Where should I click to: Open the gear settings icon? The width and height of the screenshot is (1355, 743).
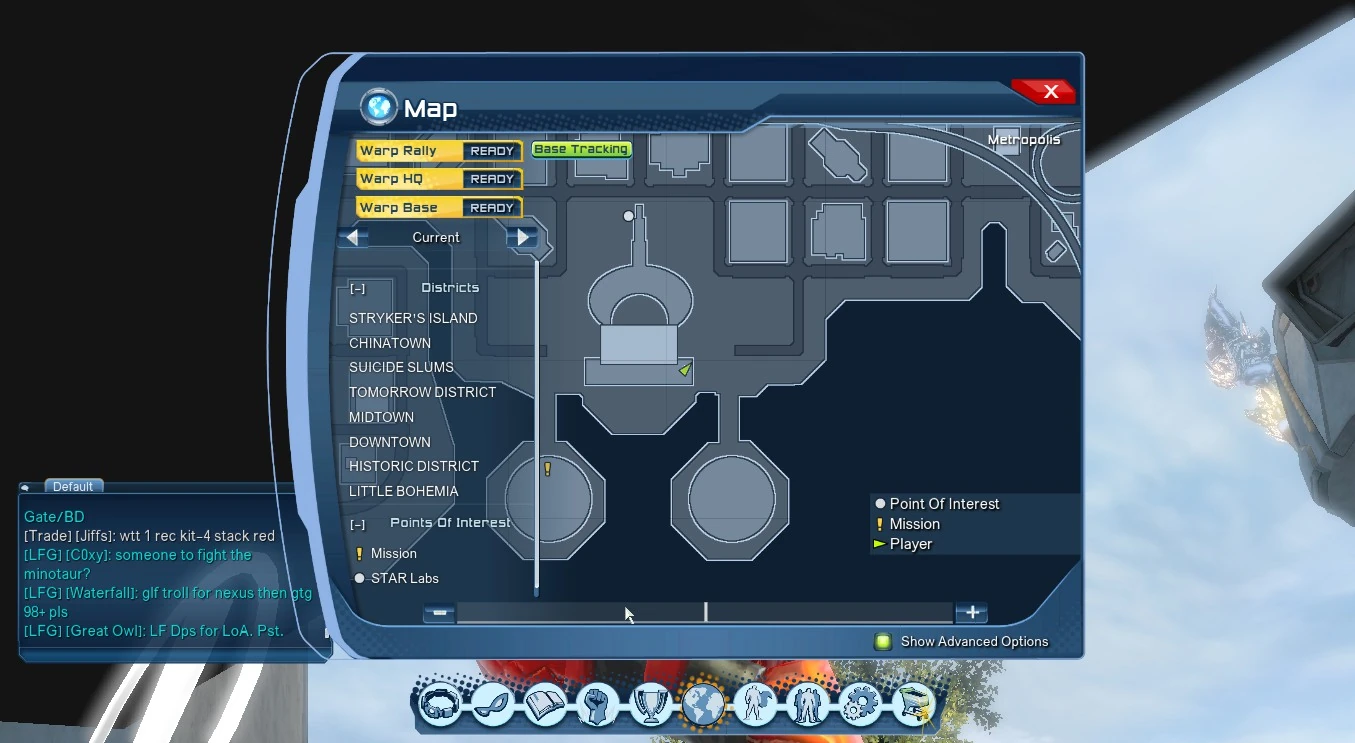(861, 704)
